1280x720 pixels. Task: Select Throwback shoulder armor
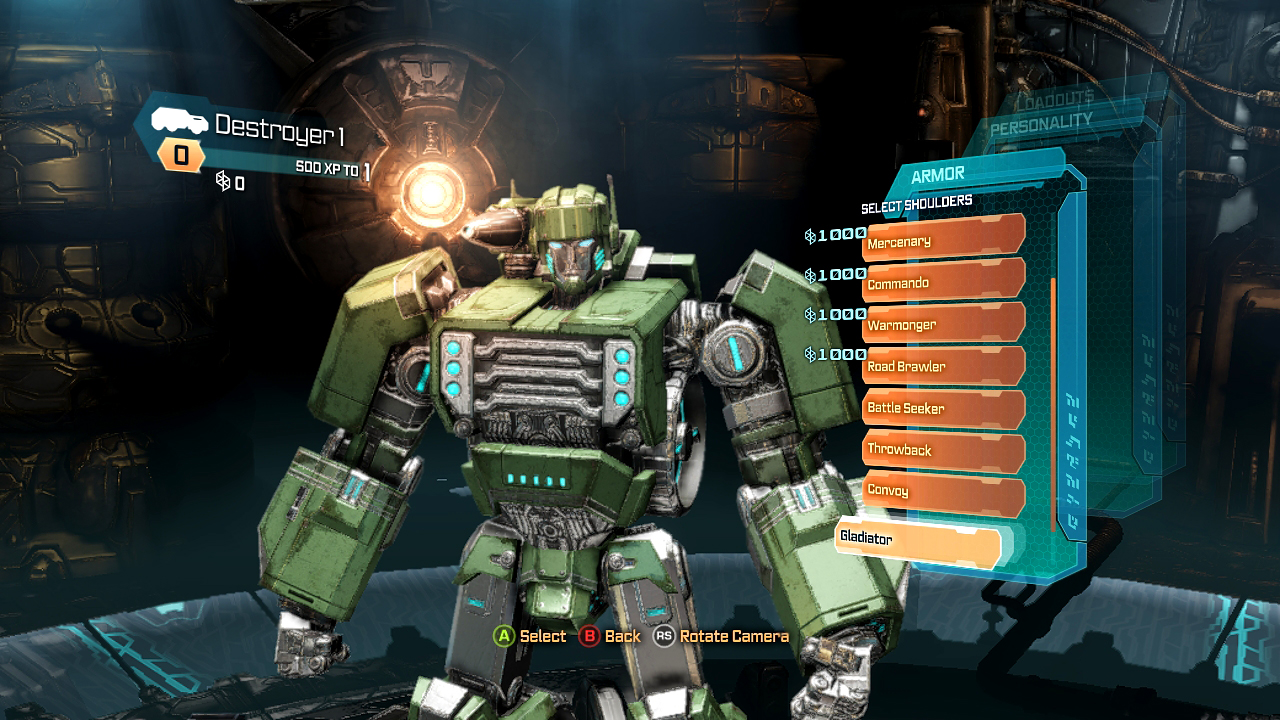(942, 450)
